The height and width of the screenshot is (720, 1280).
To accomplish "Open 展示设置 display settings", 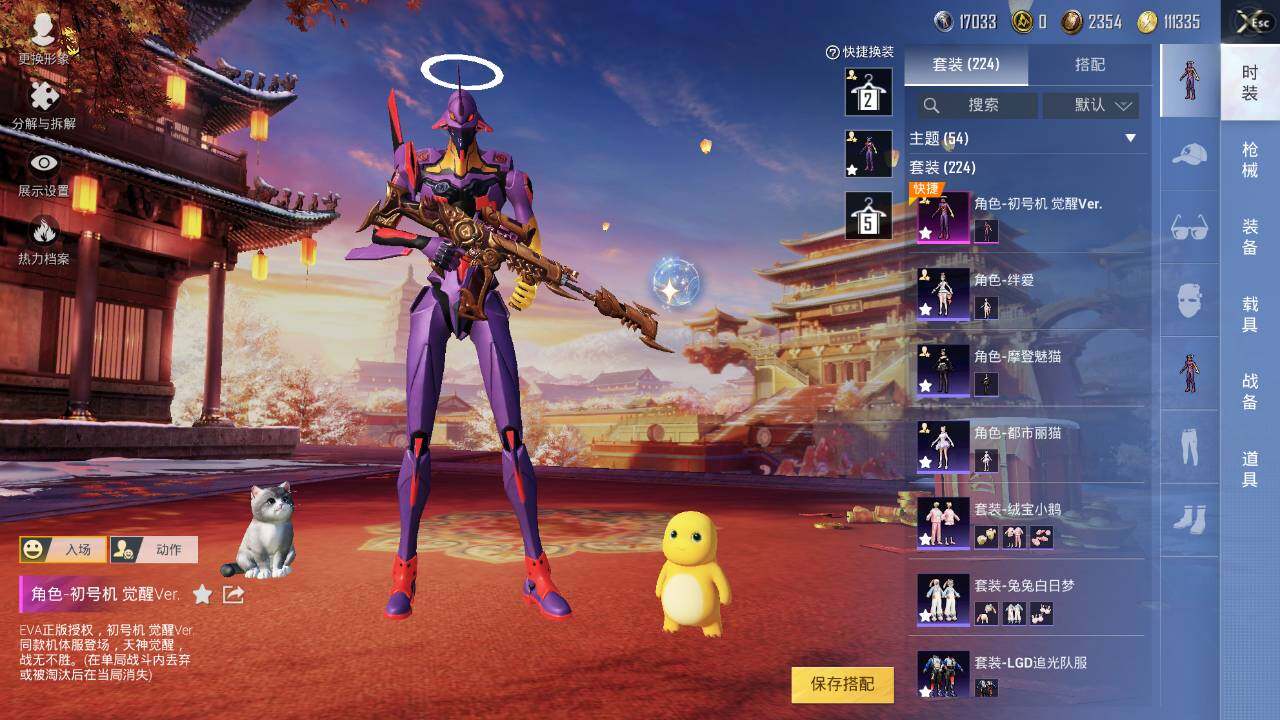I will pyautogui.click(x=44, y=172).
